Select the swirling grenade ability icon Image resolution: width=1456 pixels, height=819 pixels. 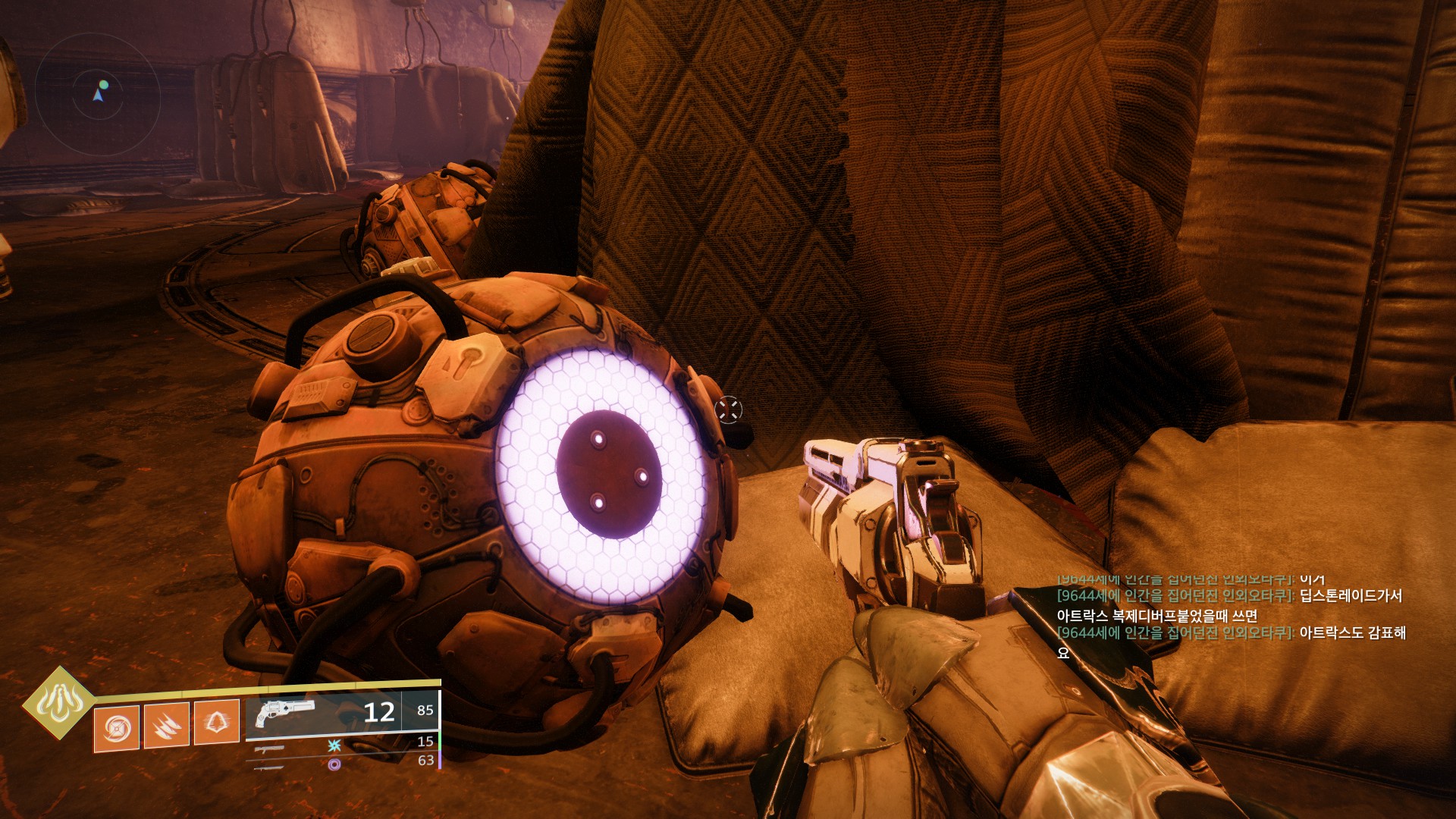[117, 729]
